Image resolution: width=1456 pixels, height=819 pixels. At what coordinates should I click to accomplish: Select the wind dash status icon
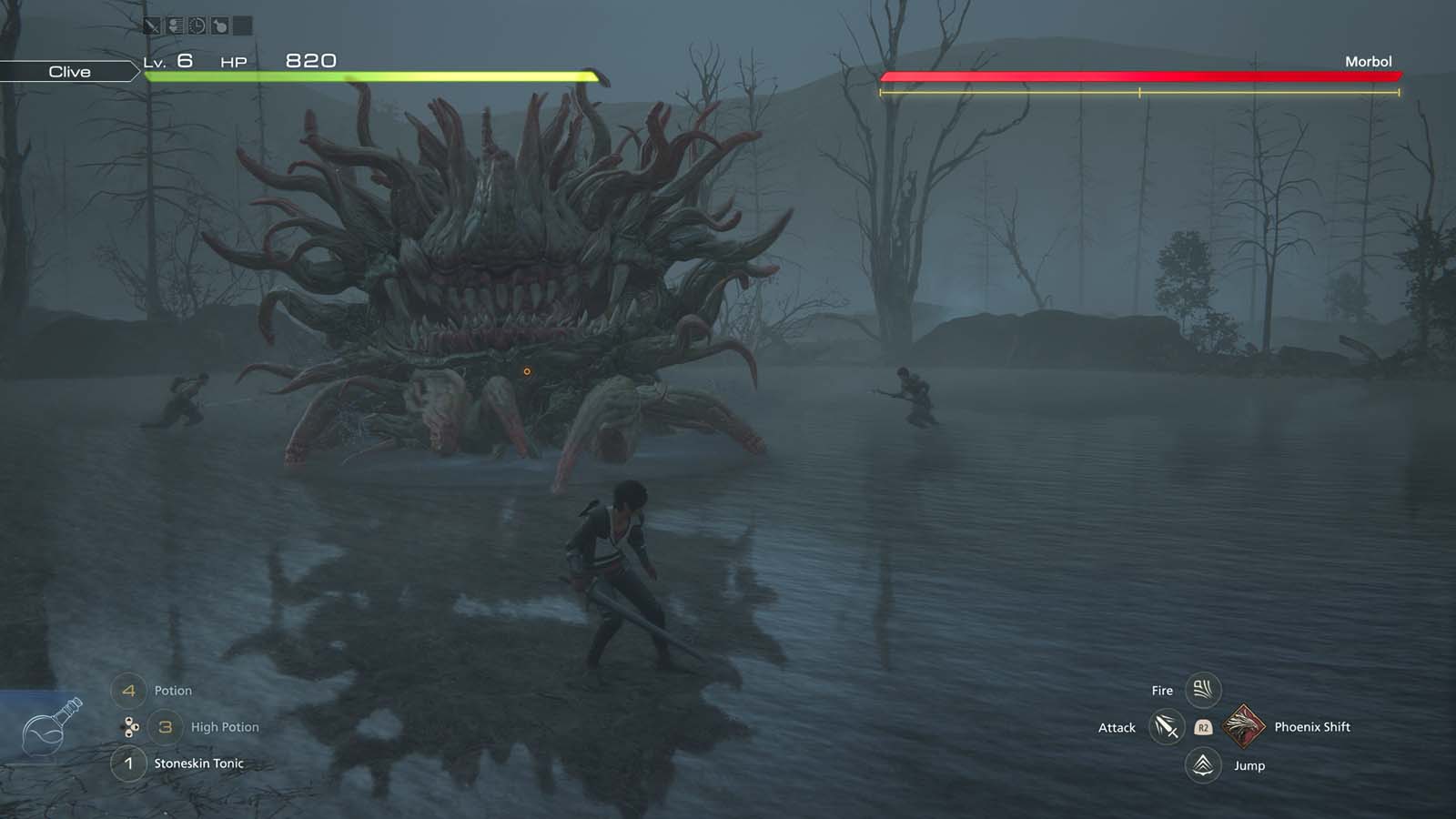pyautogui.click(x=175, y=25)
